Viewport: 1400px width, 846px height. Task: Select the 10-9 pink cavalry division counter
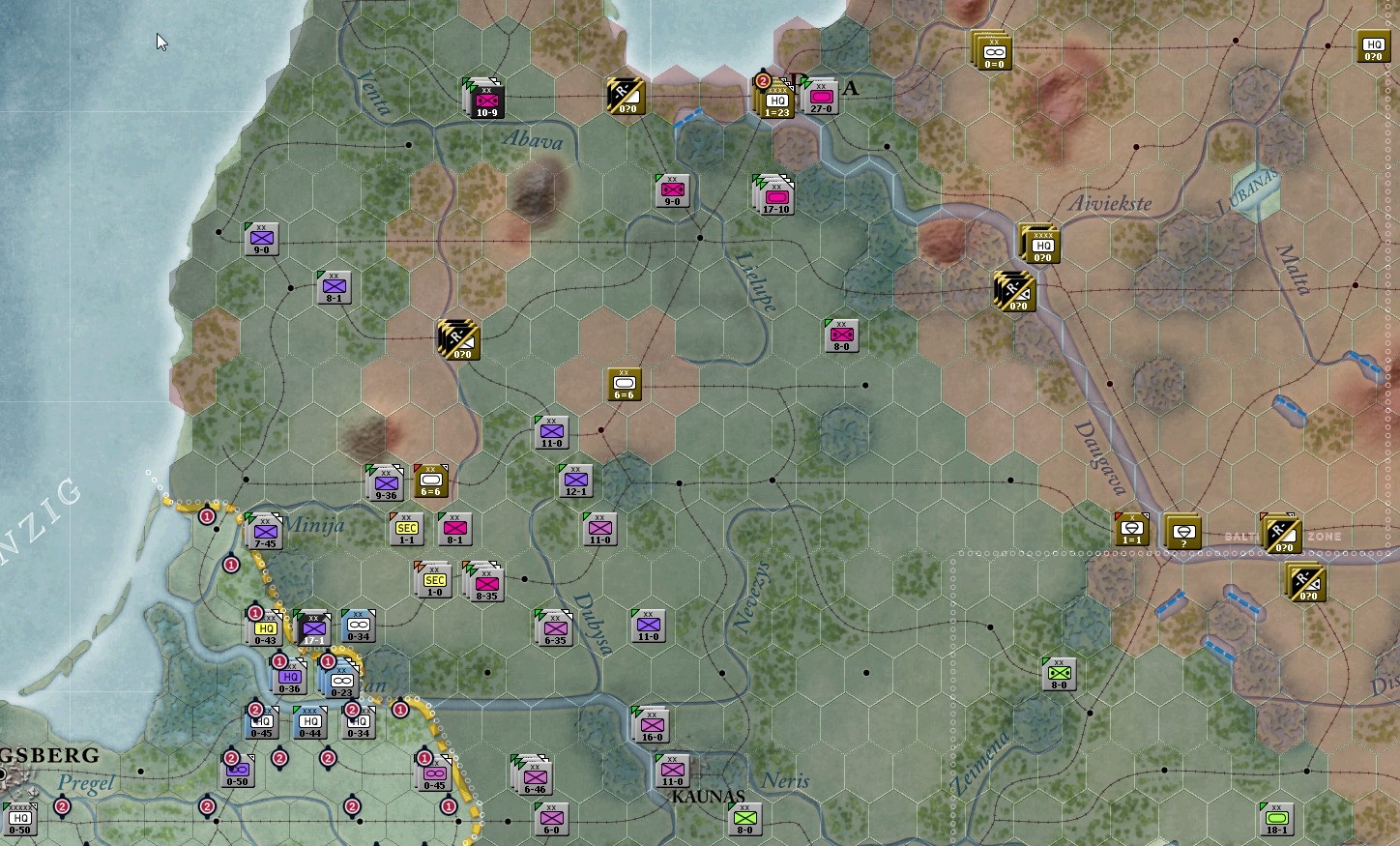click(x=486, y=101)
